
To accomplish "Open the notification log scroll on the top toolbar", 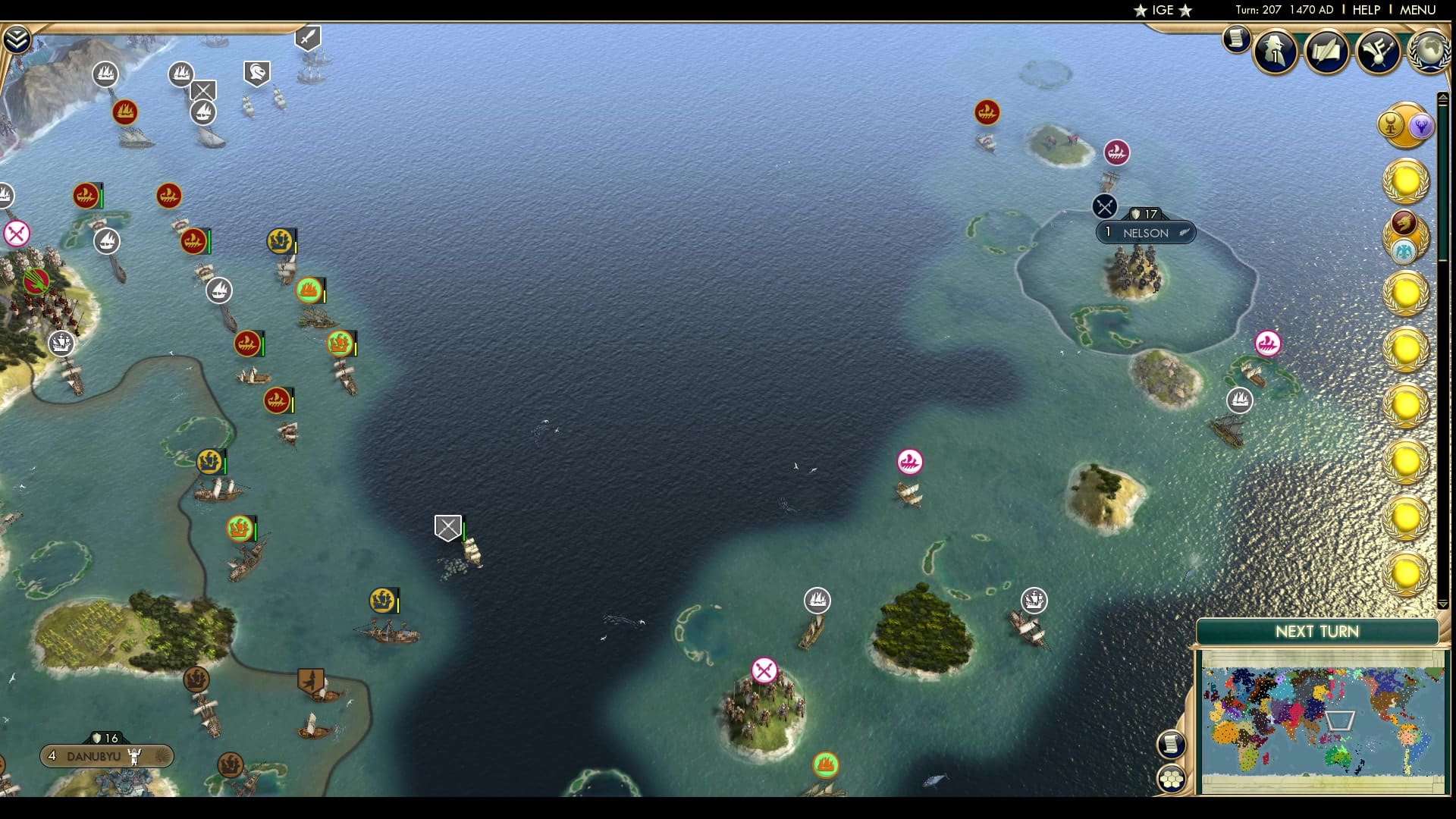I will [x=1236, y=39].
